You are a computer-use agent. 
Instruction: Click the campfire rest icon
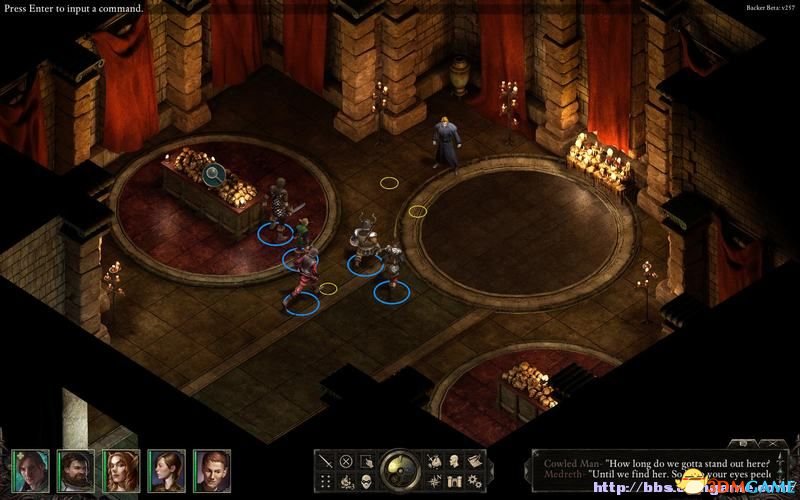[346, 481]
